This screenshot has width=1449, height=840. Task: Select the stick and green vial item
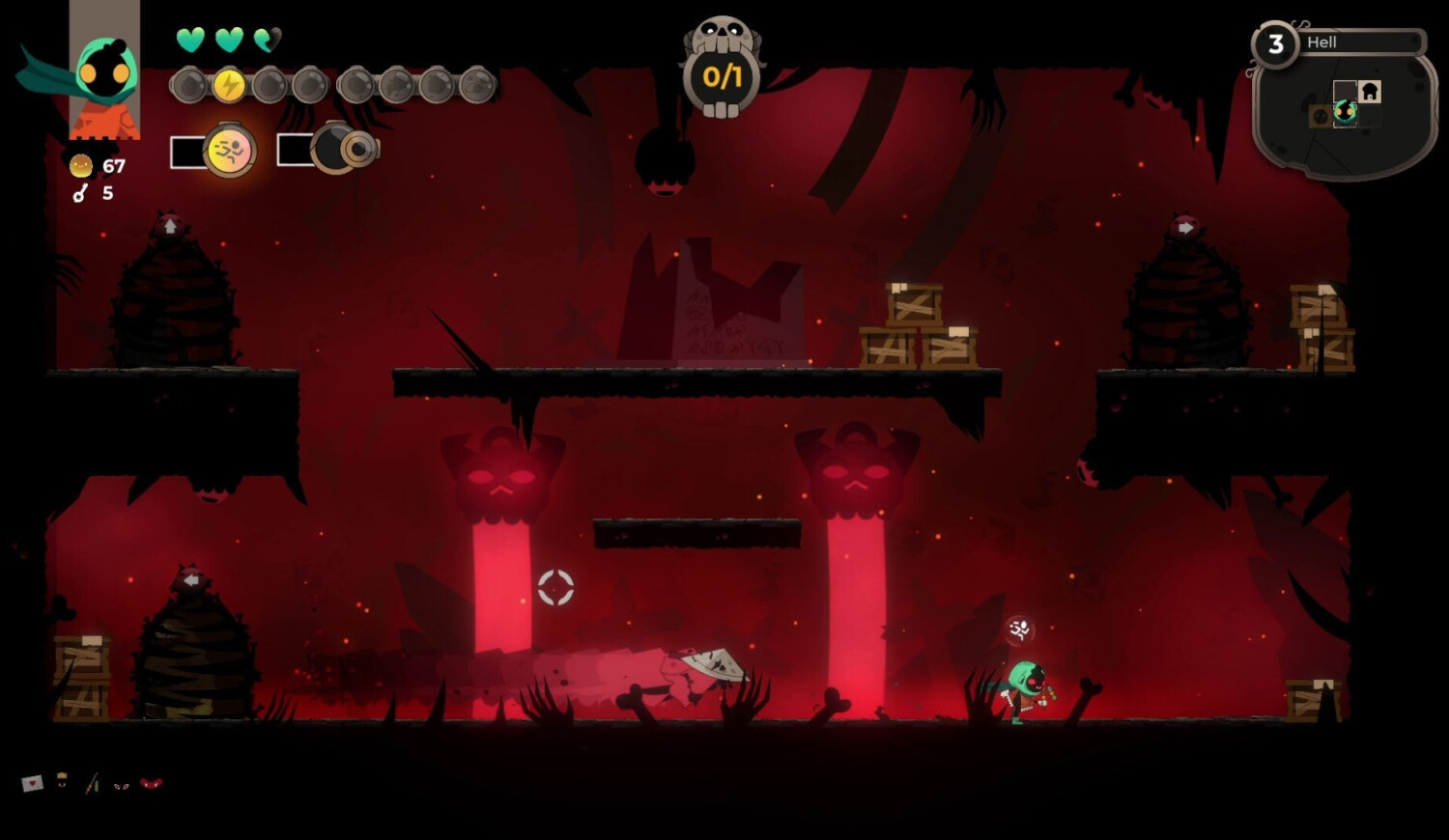[93, 783]
